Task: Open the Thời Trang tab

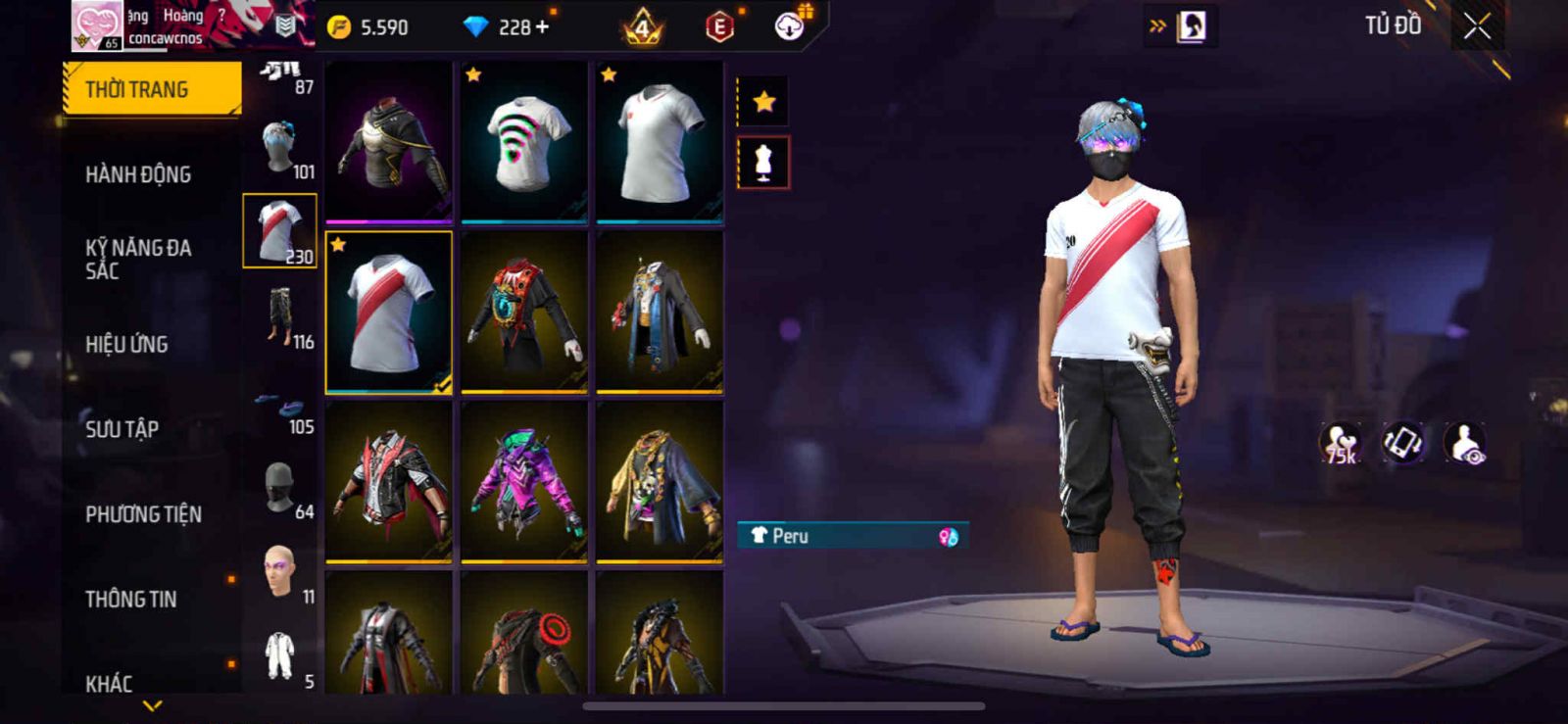Action: [x=151, y=89]
